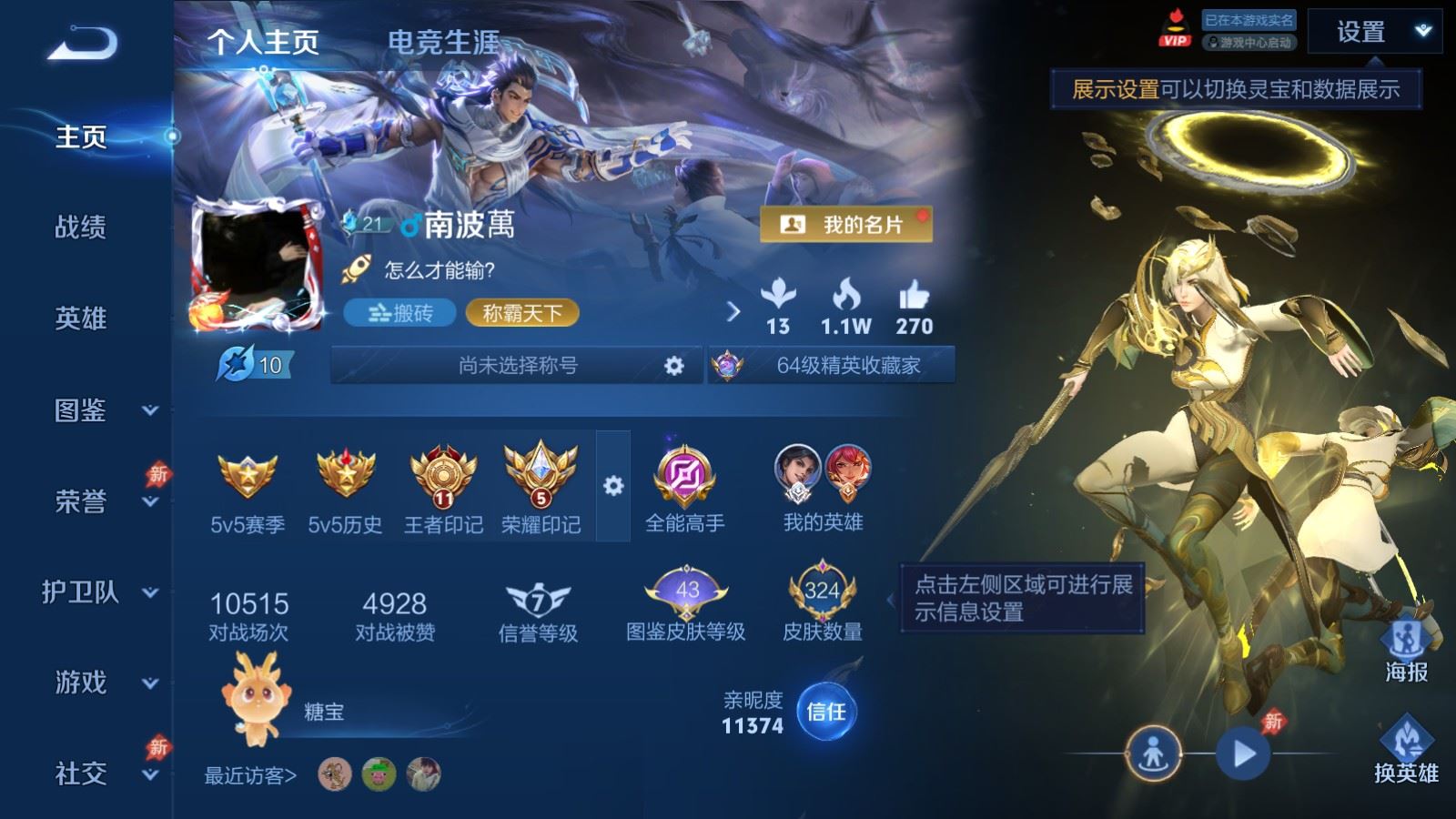Expand the 图鉴 sidebar section
The width and height of the screenshot is (1456, 819).
click(x=105, y=410)
